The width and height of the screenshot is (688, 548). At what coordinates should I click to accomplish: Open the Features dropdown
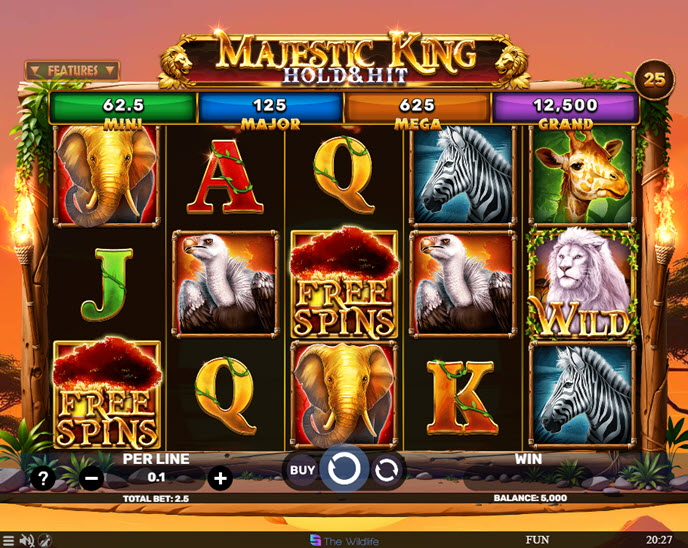[72, 71]
